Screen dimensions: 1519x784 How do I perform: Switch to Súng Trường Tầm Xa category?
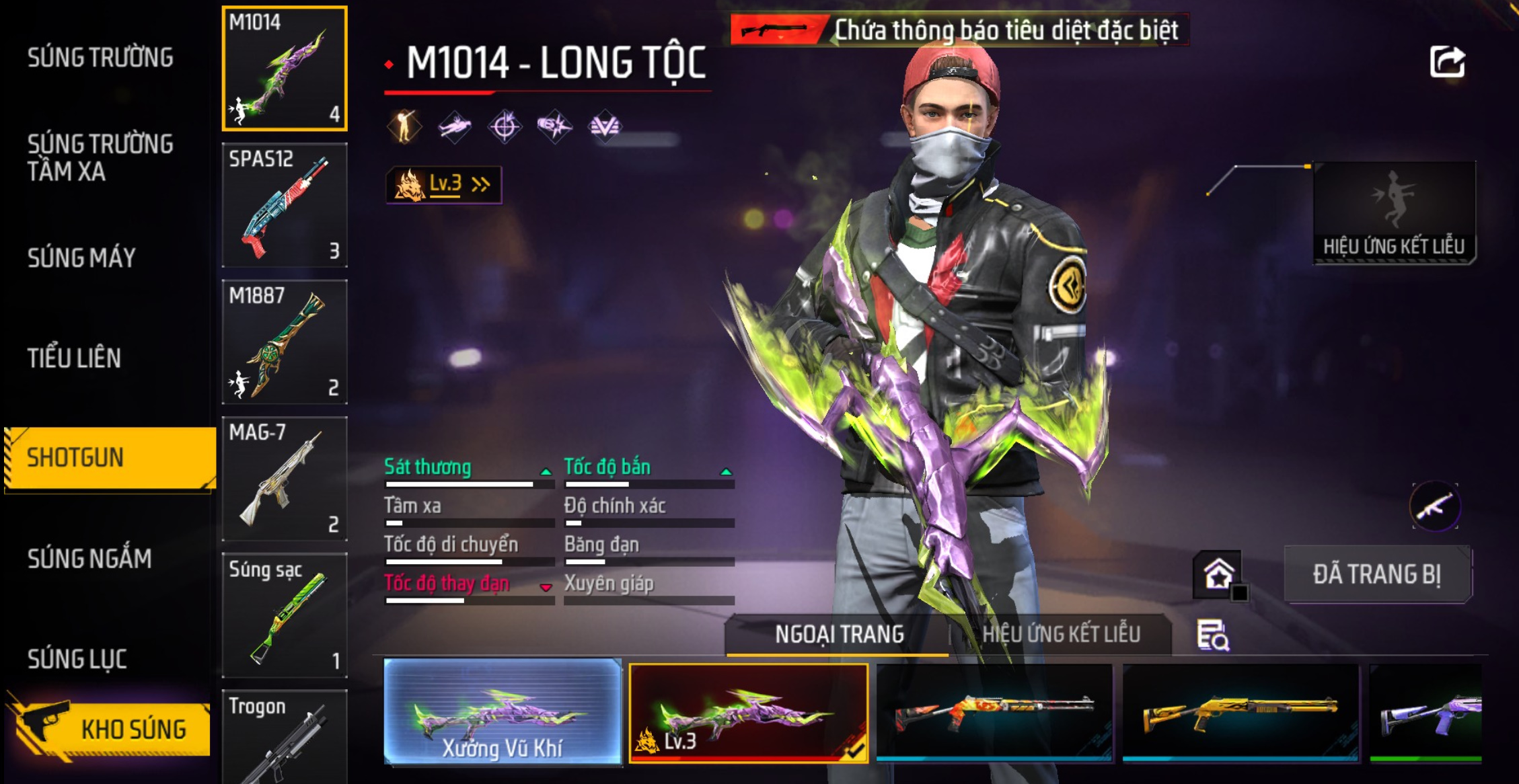[100, 157]
